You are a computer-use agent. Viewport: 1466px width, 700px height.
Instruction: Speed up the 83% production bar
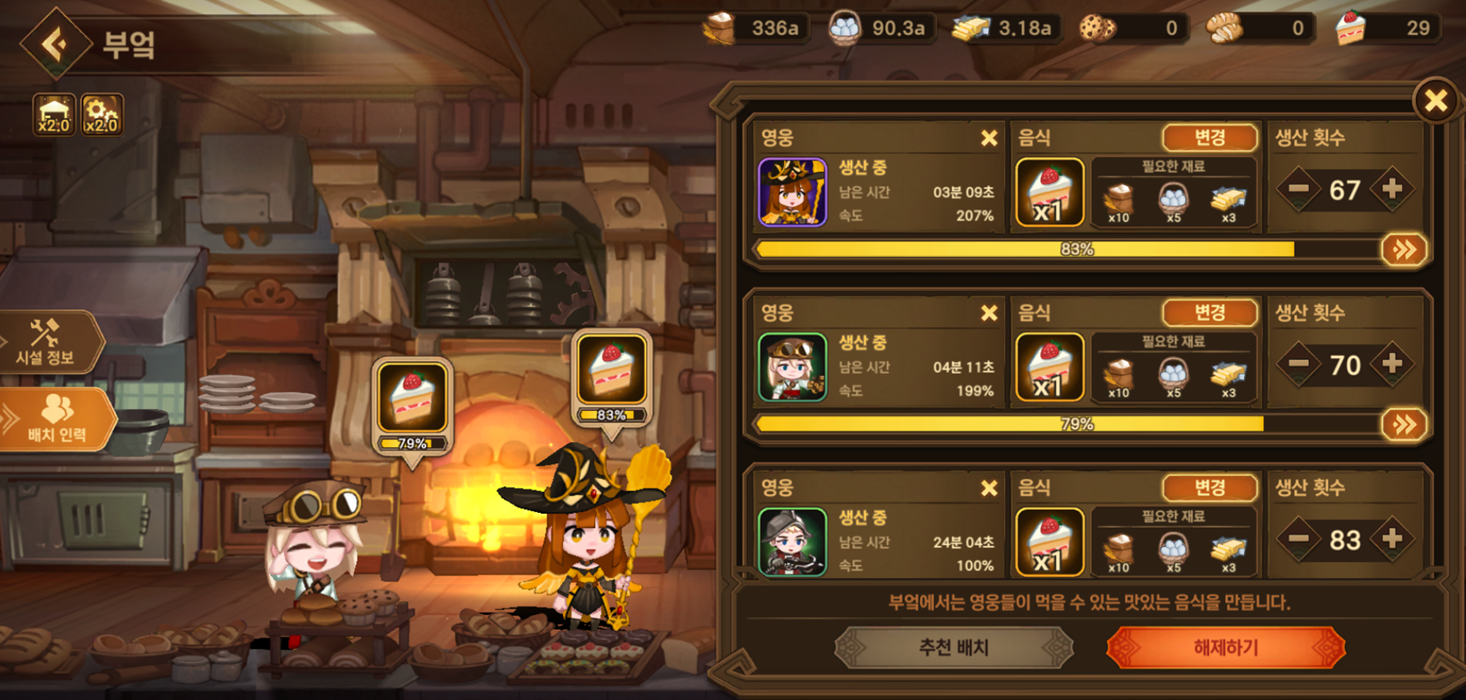1403,249
